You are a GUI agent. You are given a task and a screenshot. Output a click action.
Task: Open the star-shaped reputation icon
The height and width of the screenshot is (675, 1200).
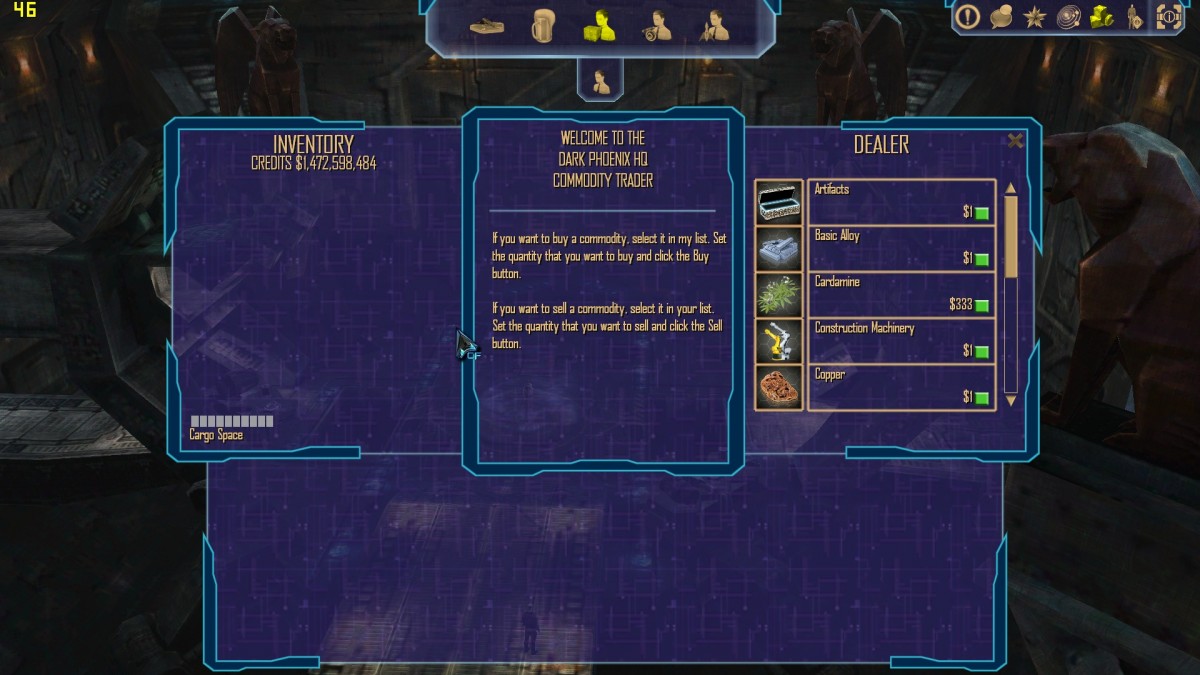tap(1034, 17)
